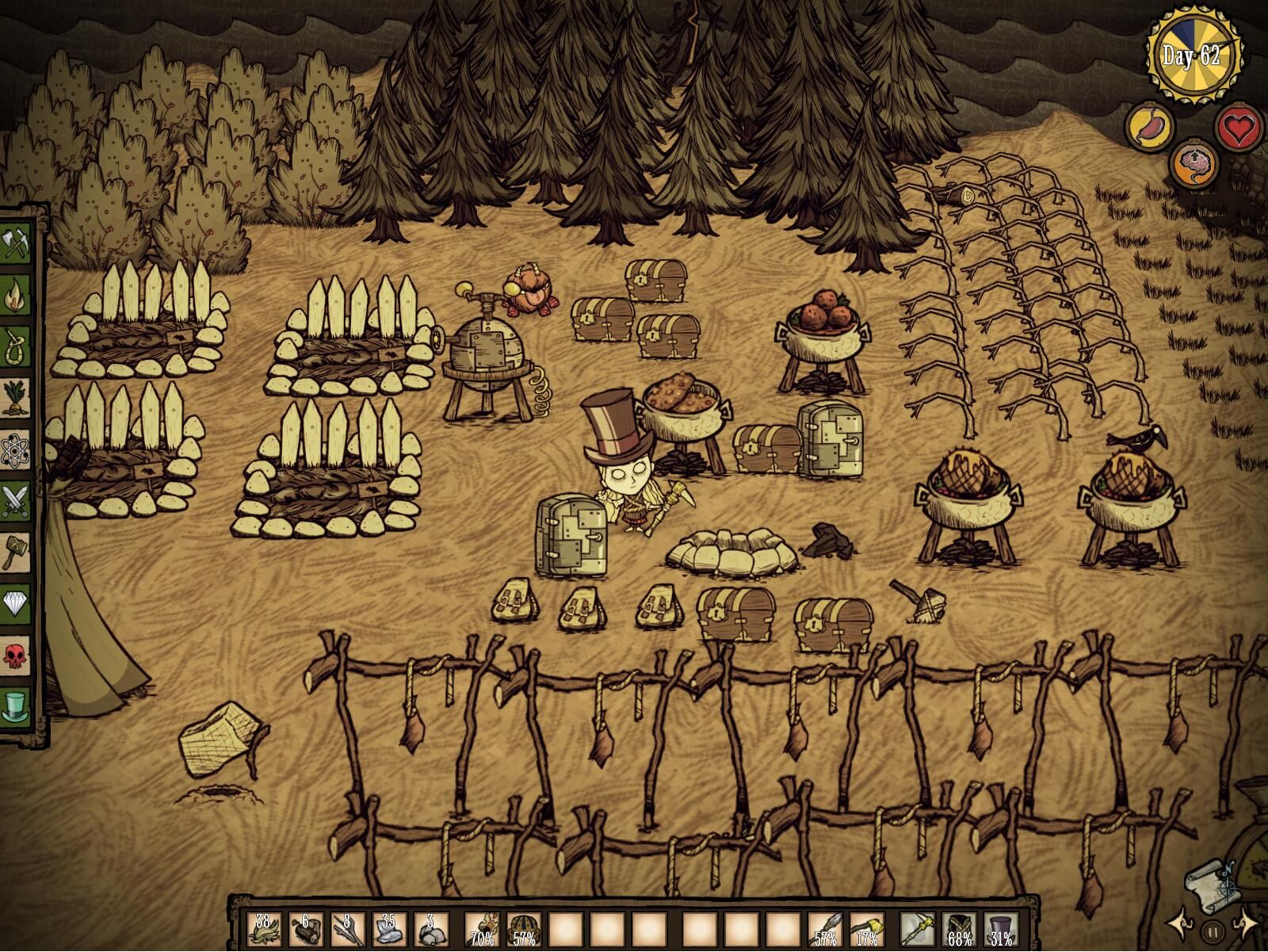Screen dimensions: 1268x952
Task: Open the Fire crafting tab
Action: click(x=17, y=294)
